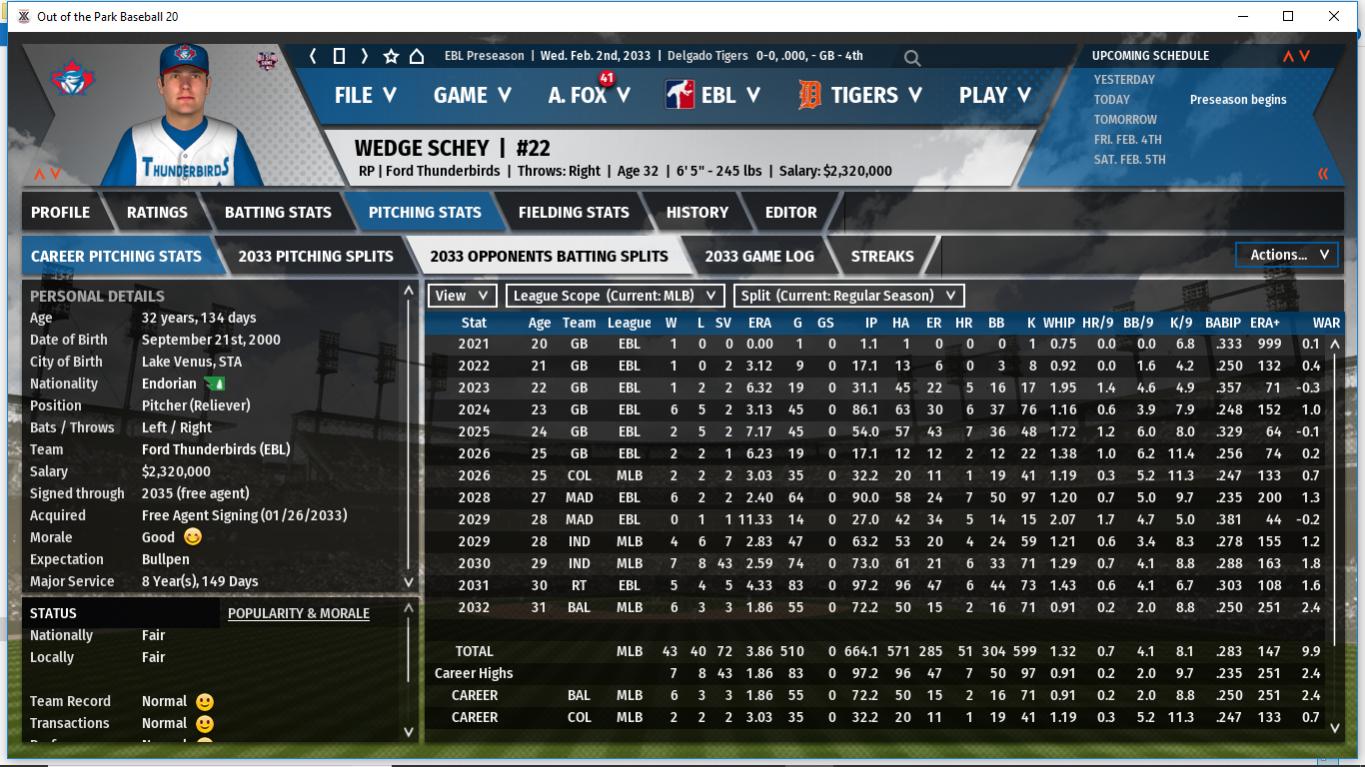Show the BATTING STATS tab
The width and height of the screenshot is (1365, 767).
pyautogui.click(x=278, y=212)
